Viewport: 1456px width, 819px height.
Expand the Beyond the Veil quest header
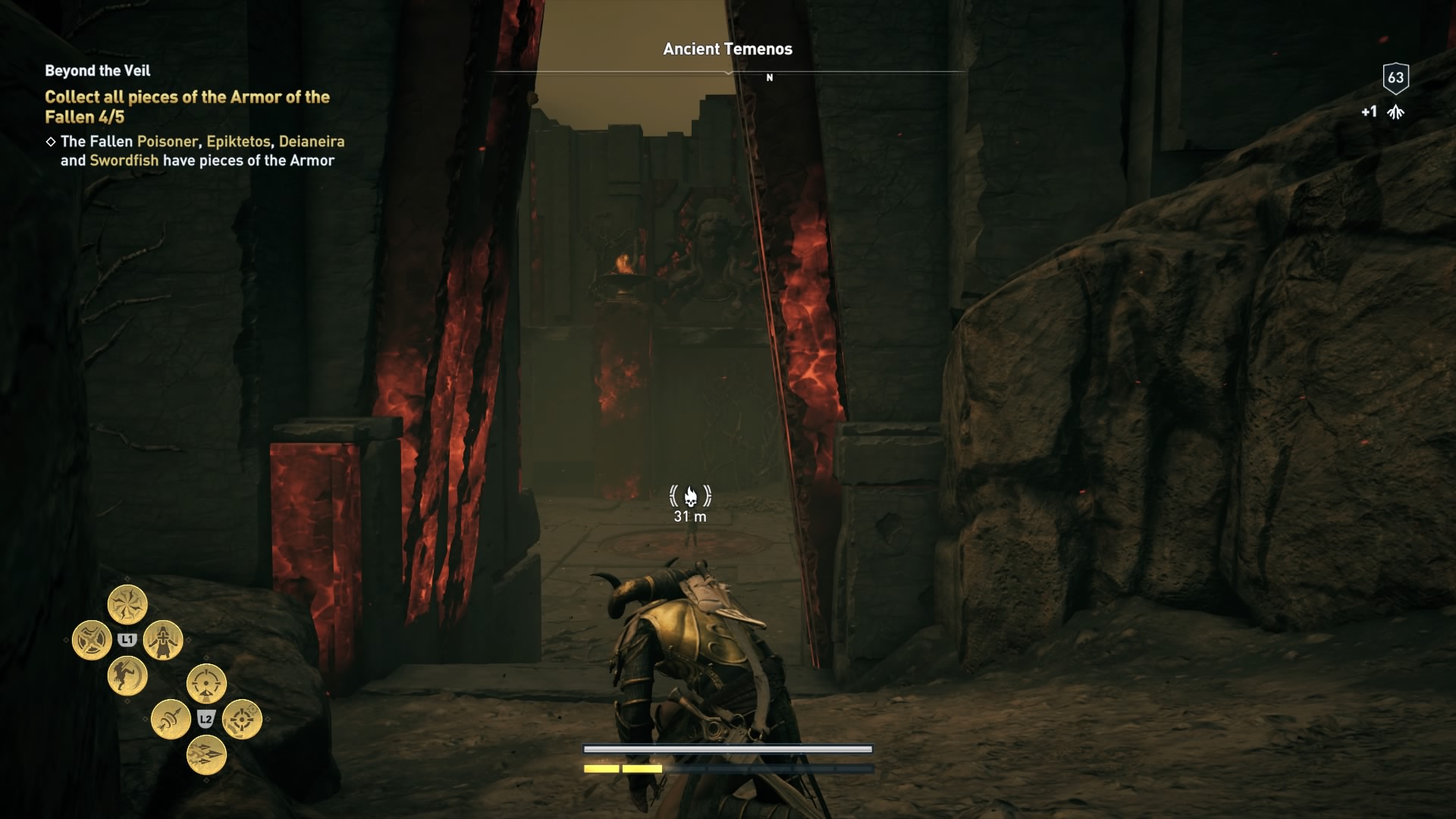coord(96,71)
